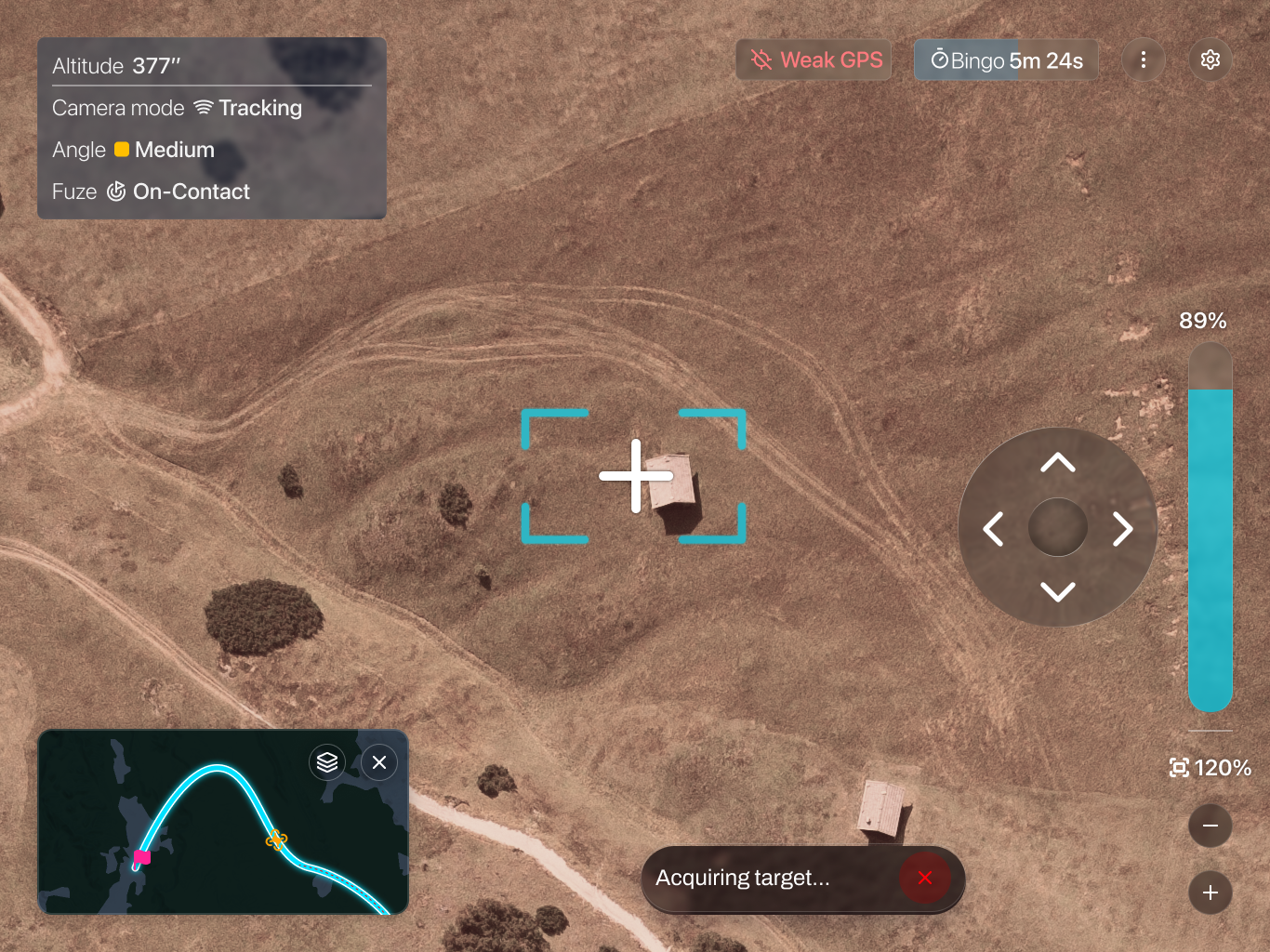Open the three-dot more options menu
This screenshot has height=952, width=1270.
coord(1144,60)
